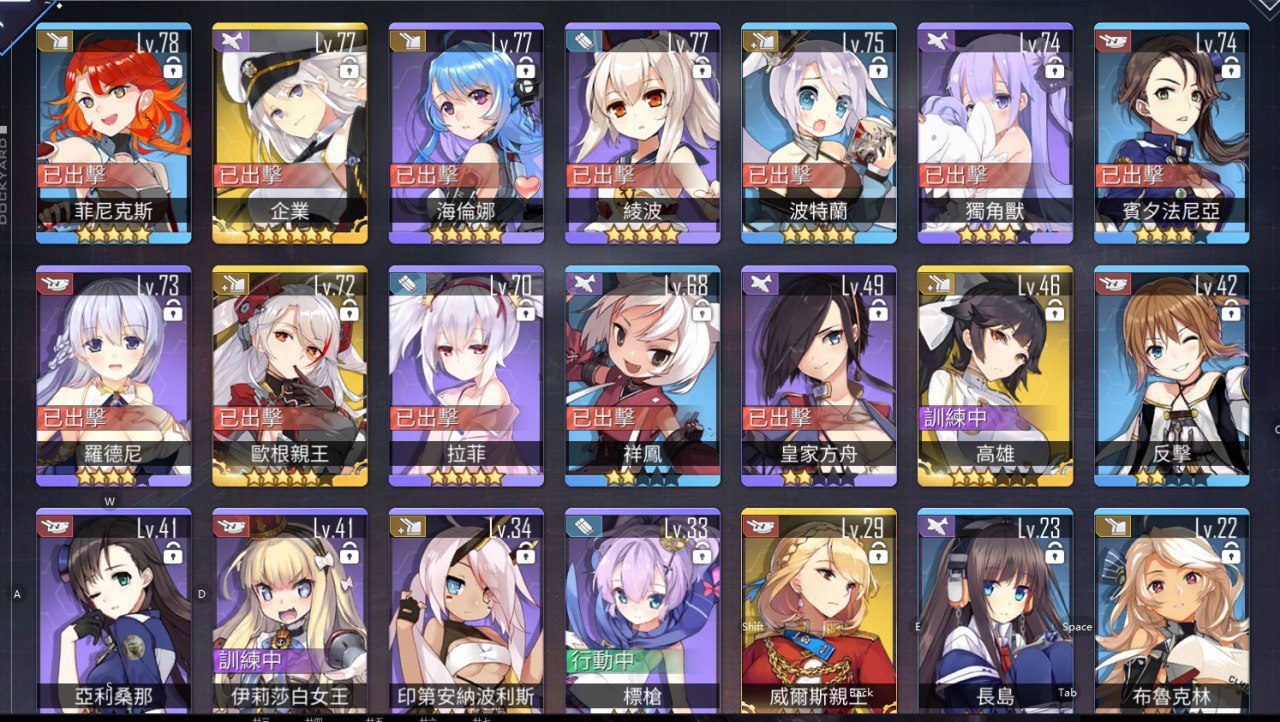1280x722 pixels.
Task: Pick the 波特蘭 ship card
Action: click(x=819, y=130)
